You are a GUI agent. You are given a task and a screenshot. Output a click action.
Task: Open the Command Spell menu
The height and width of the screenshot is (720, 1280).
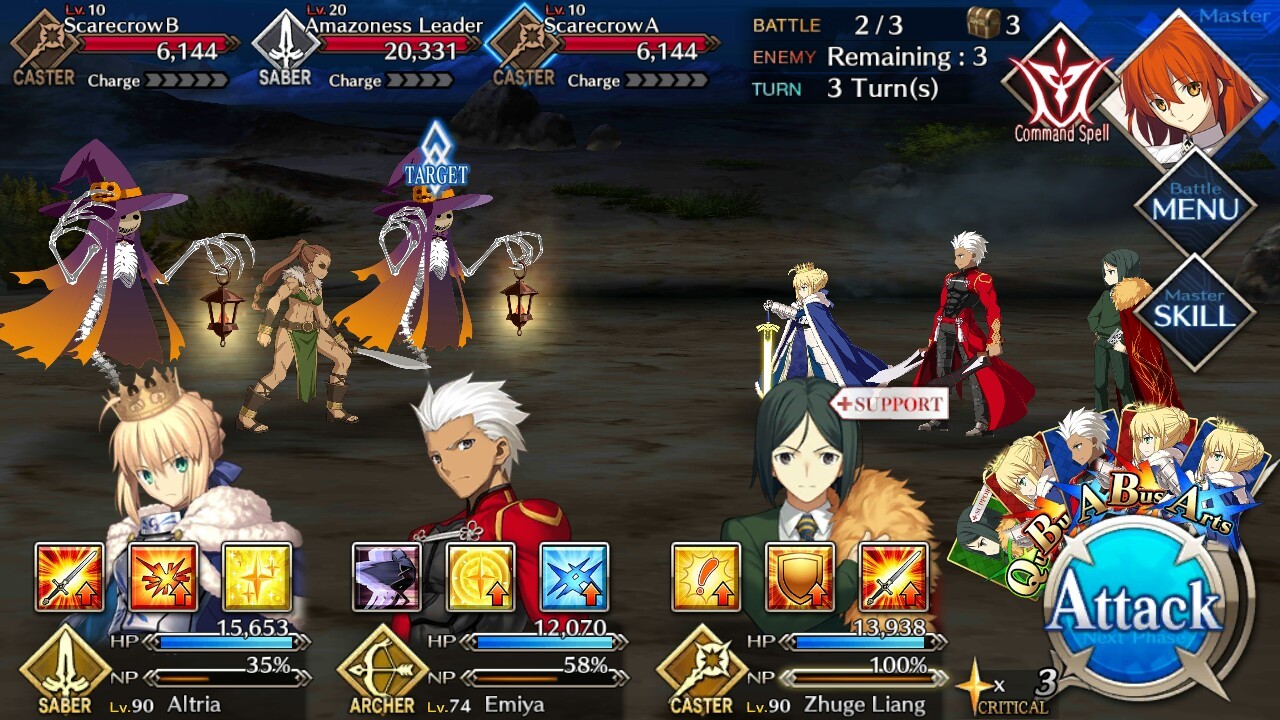coord(1060,87)
